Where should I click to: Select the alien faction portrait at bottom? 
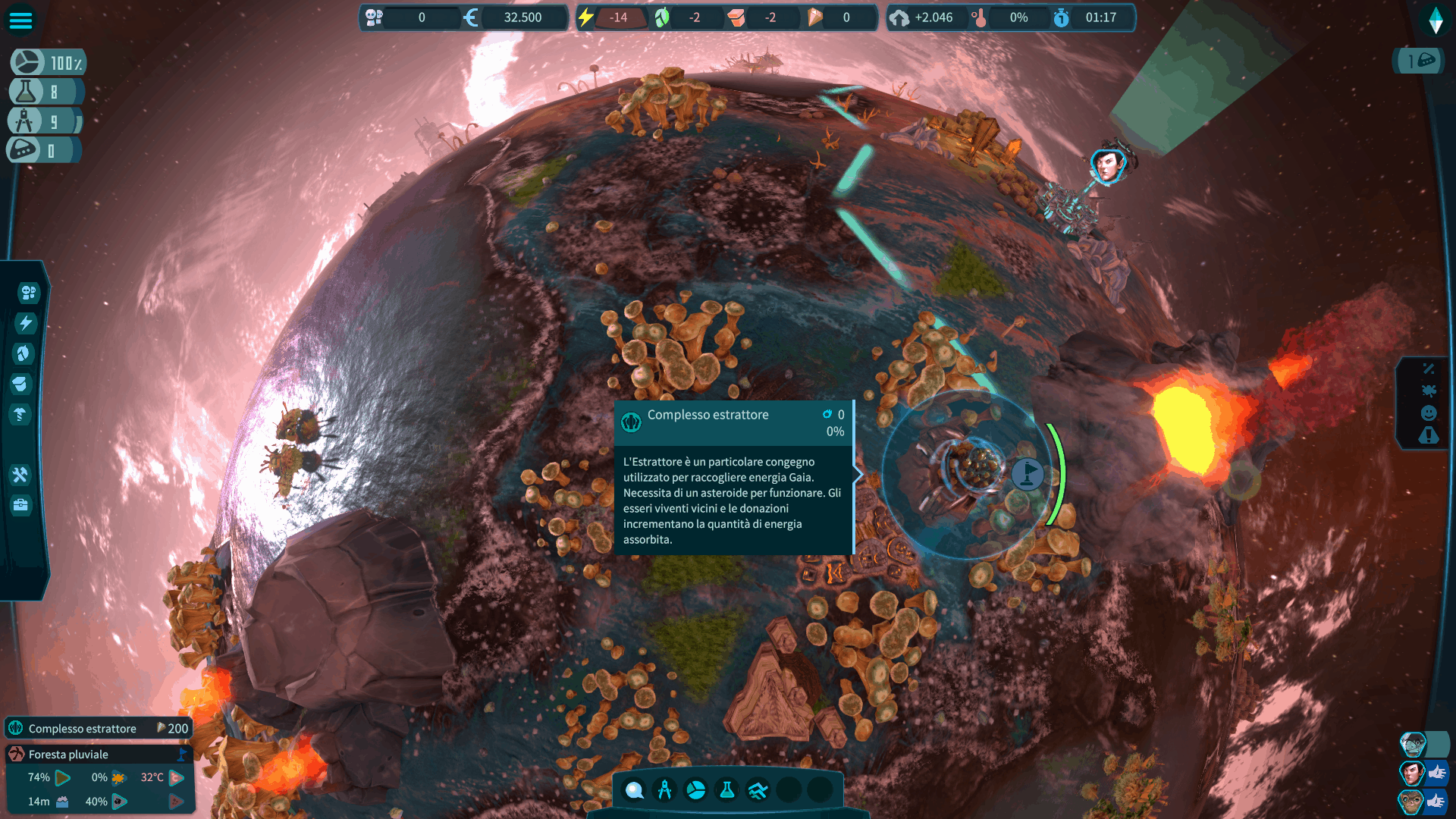(x=1412, y=745)
